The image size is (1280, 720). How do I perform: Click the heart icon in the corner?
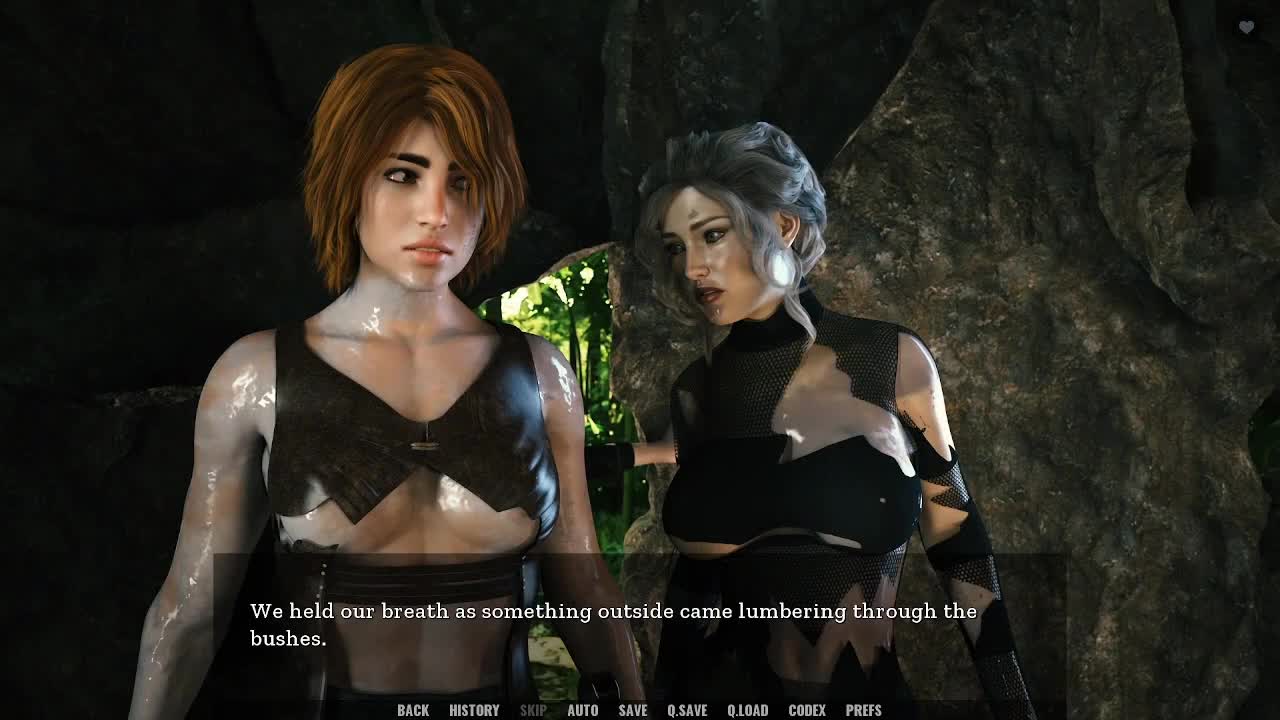click(x=1246, y=28)
